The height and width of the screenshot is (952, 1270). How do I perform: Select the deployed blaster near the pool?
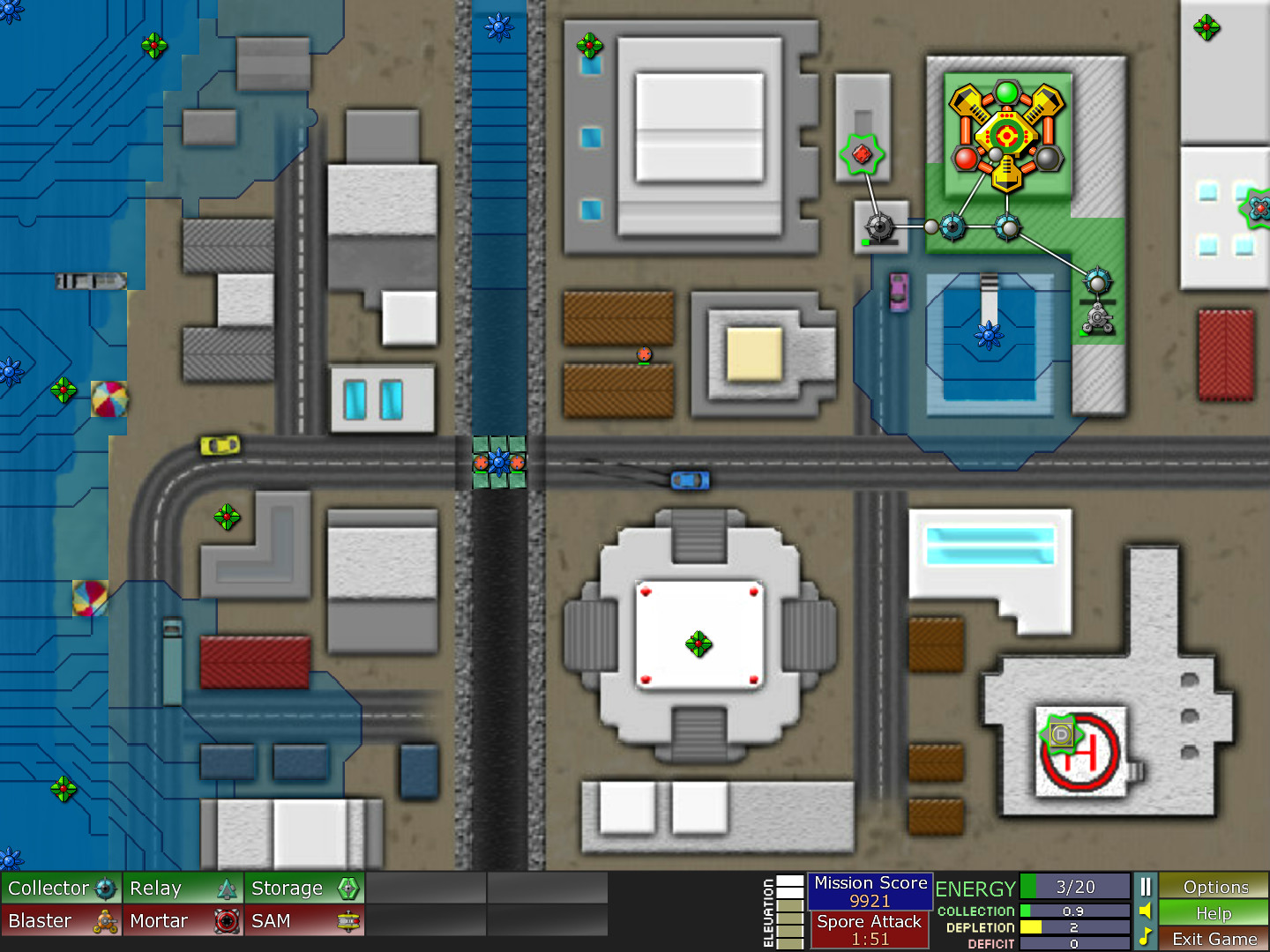coord(1096,317)
